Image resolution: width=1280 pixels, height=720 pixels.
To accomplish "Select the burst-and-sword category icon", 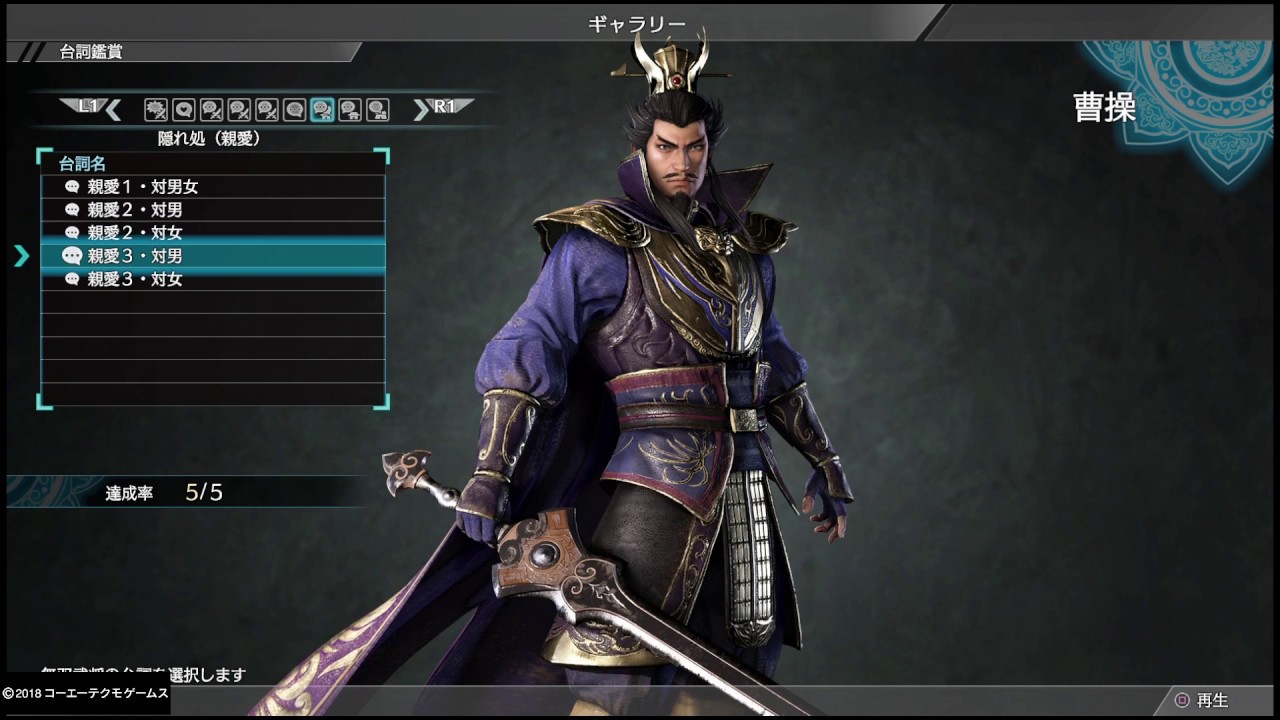I will coord(155,109).
